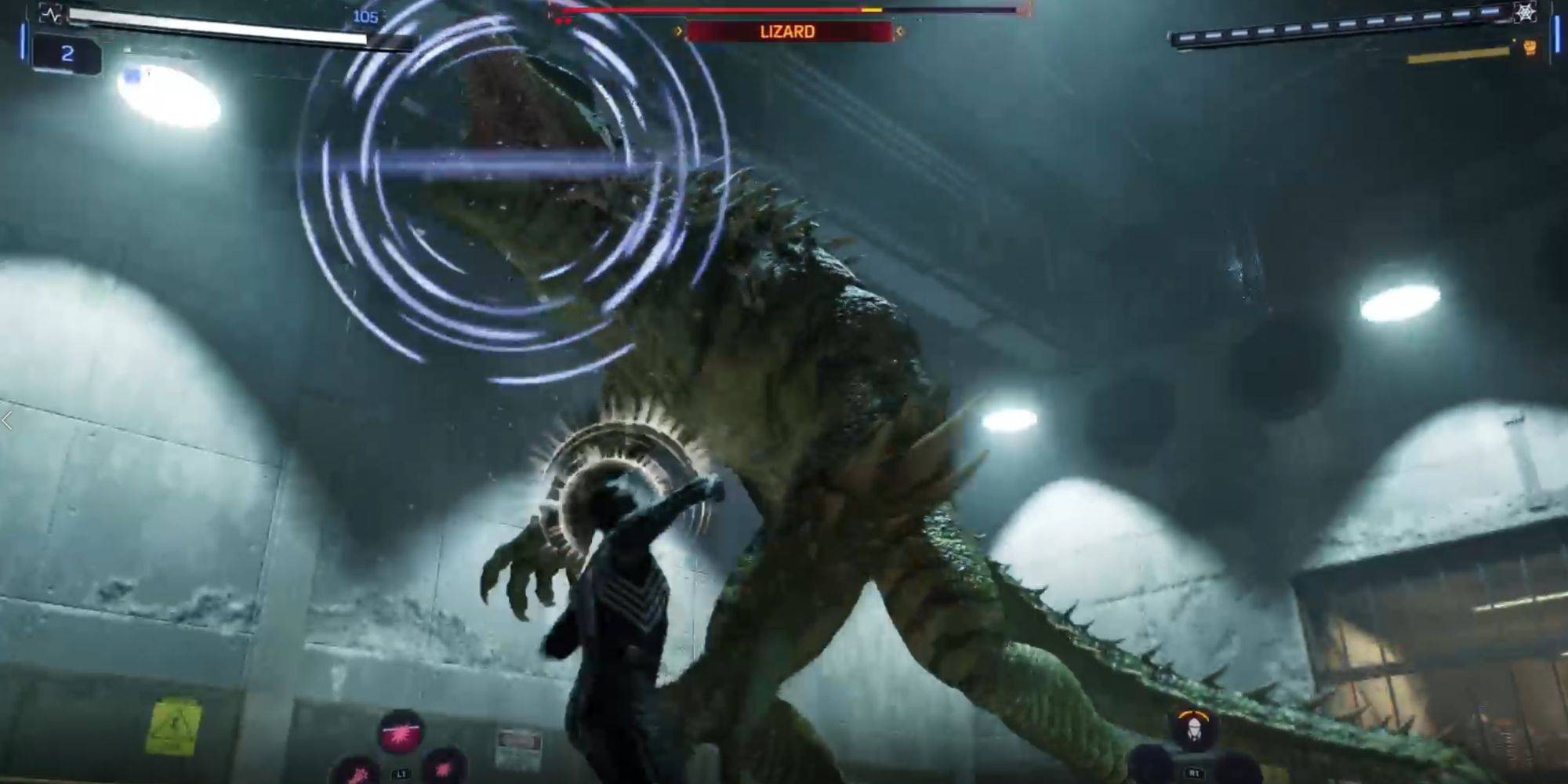Screen dimensions: 1568x784
Task: Expand the right chevron beside the LIZARD banner
Action: (x=900, y=31)
